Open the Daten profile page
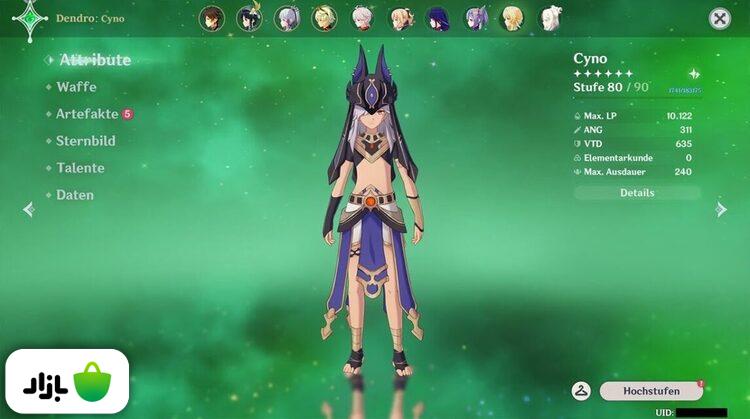This screenshot has height=419, width=750. pyautogui.click(x=75, y=195)
